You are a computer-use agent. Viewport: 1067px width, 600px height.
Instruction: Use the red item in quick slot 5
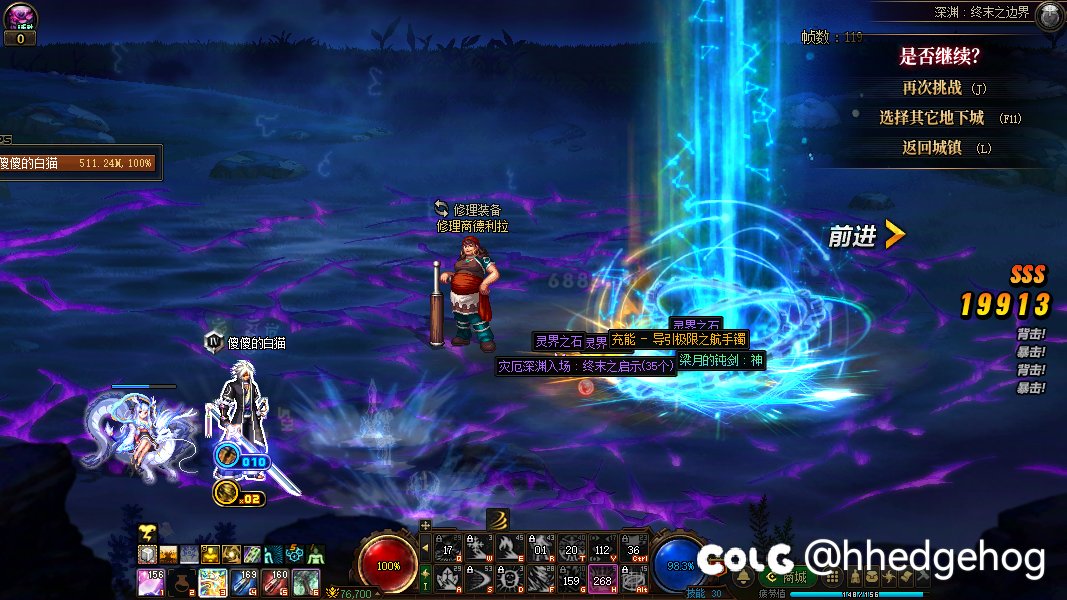coord(275,582)
